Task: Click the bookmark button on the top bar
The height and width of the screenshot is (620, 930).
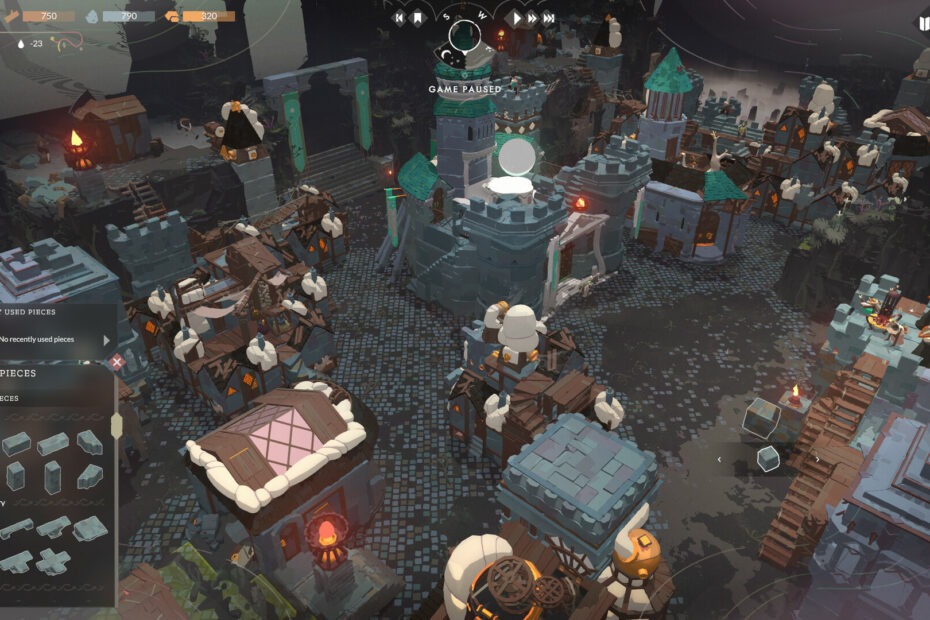Action: (416, 18)
